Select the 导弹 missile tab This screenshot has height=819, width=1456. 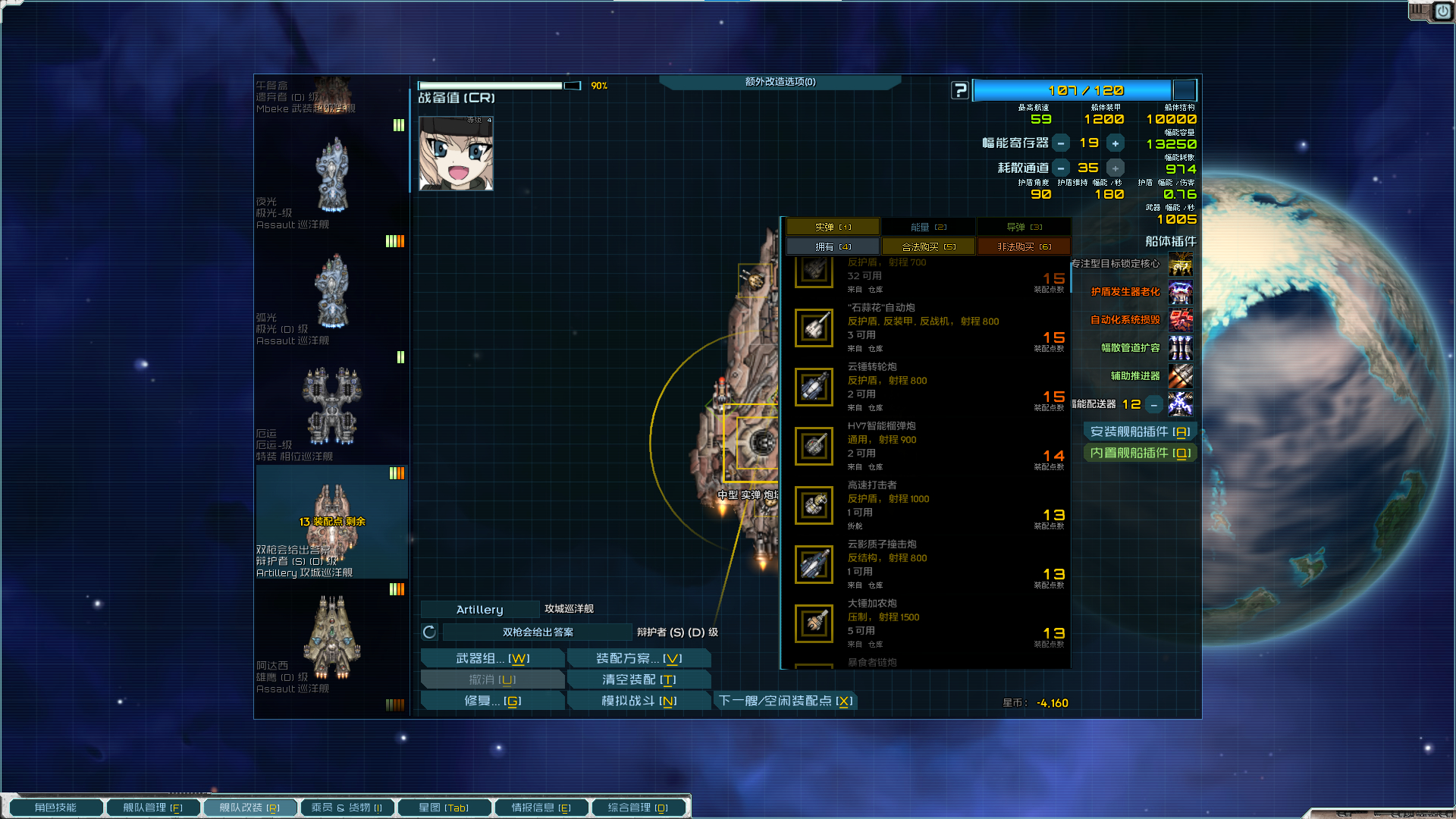click(1024, 227)
